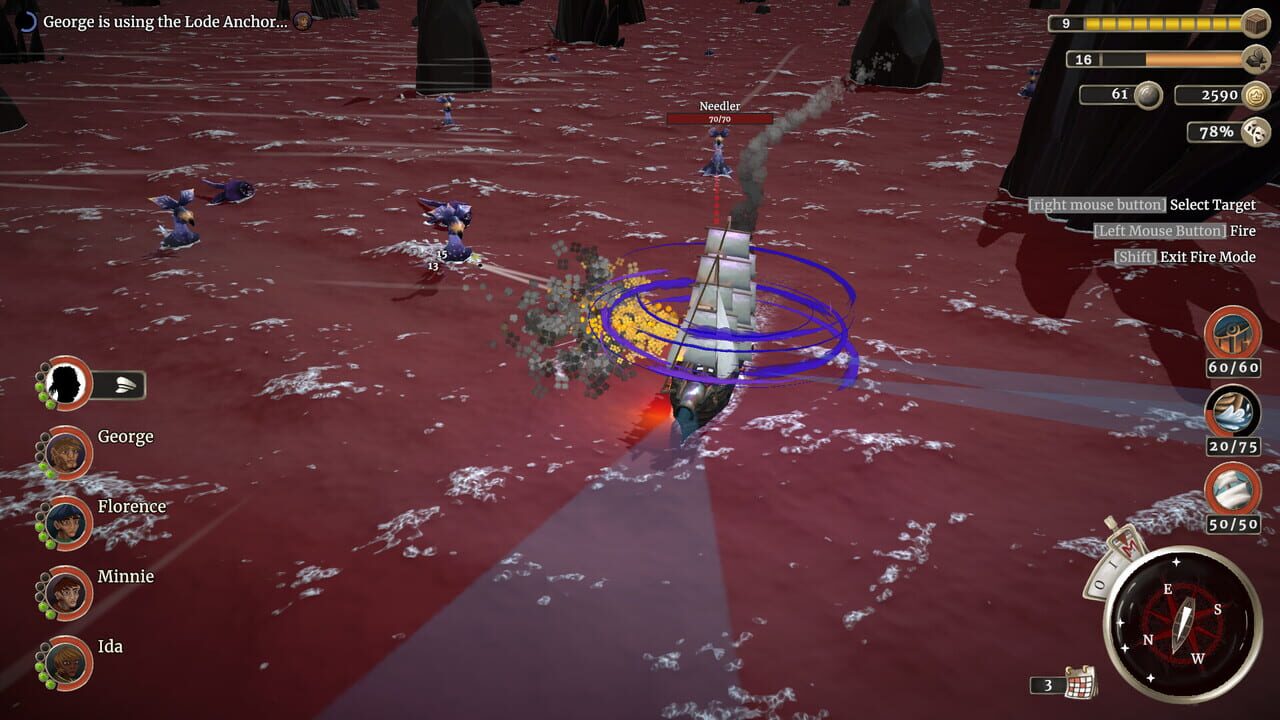Click the gold coin currency icon
Screen dimensions: 1280x720
pyautogui.click(x=1254, y=96)
